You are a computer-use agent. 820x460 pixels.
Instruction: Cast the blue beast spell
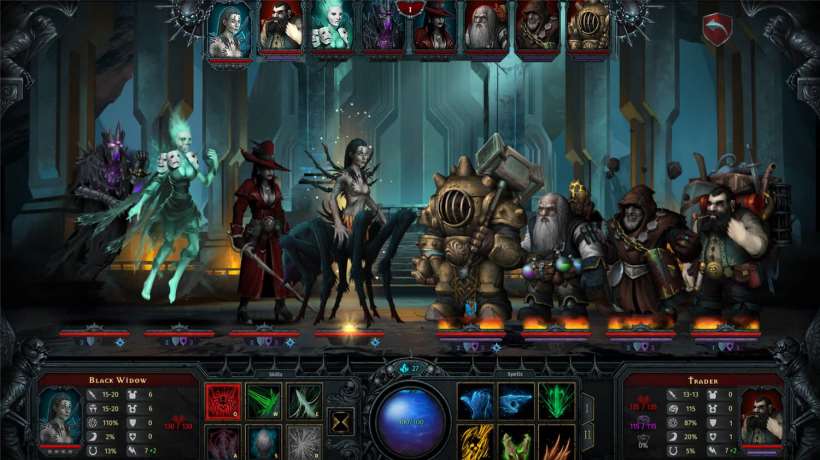coord(476,401)
